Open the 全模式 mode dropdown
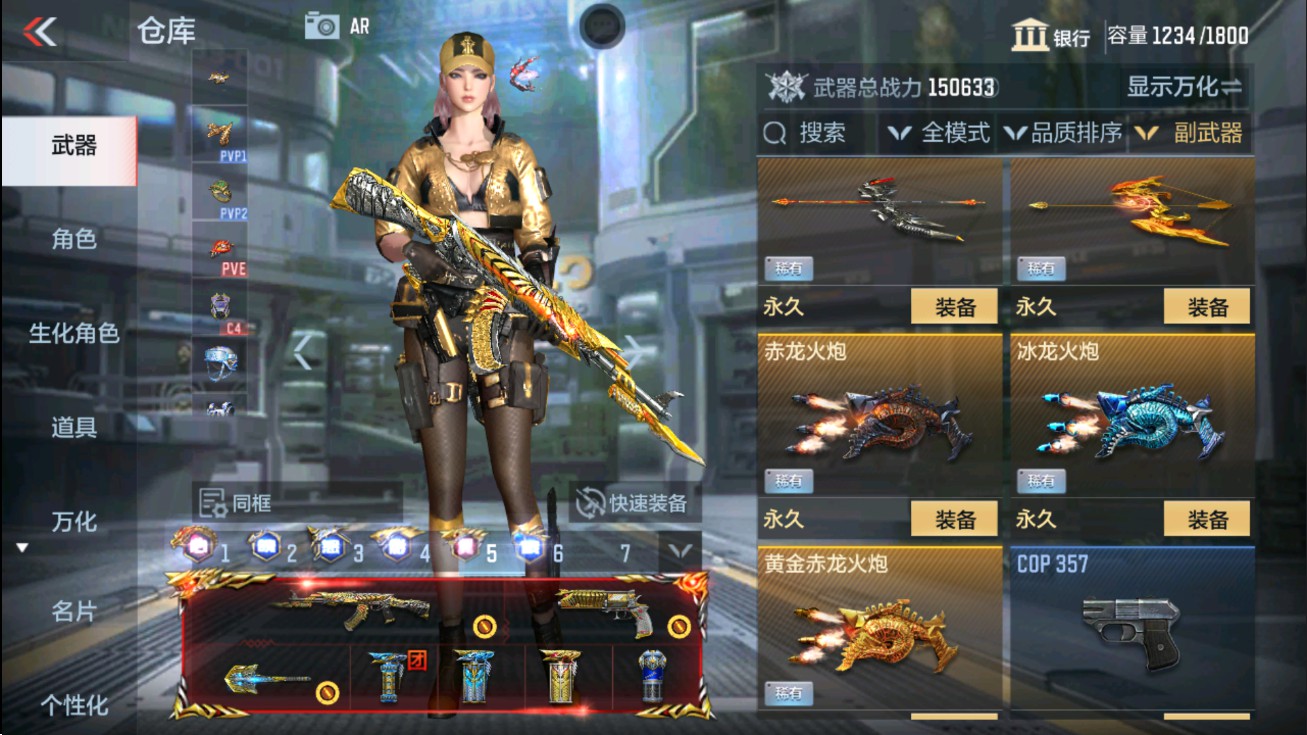 click(942, 133)
